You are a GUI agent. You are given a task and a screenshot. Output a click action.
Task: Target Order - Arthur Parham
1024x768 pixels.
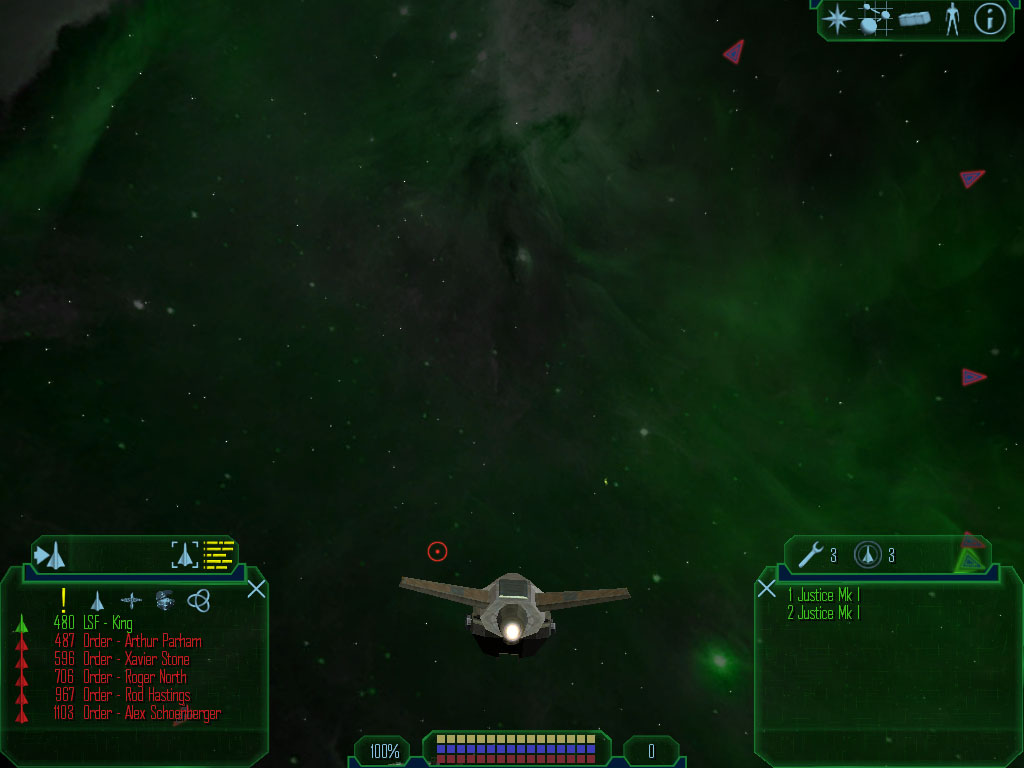(142, 642)
